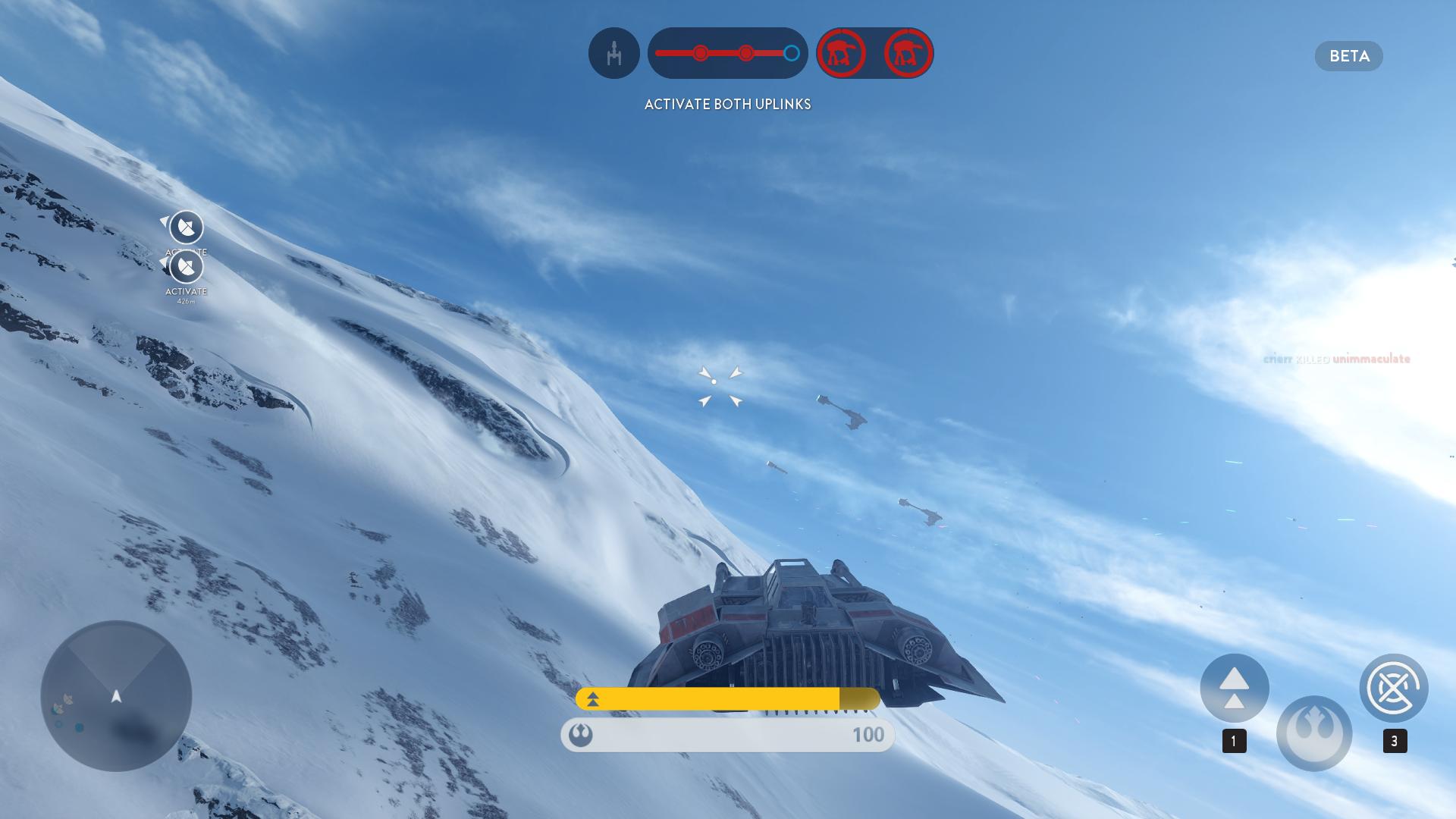Open the circular radar minimap

[116, 695]
